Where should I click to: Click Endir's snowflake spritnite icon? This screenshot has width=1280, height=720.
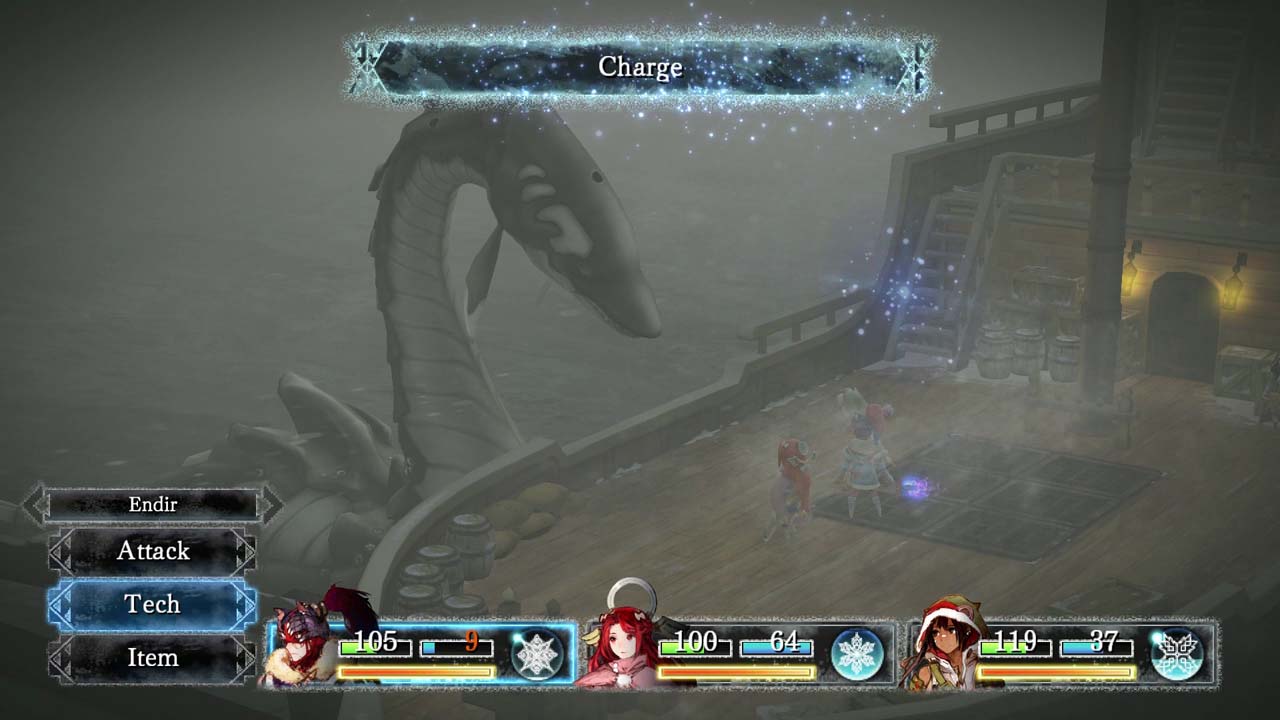click(537, 654)
